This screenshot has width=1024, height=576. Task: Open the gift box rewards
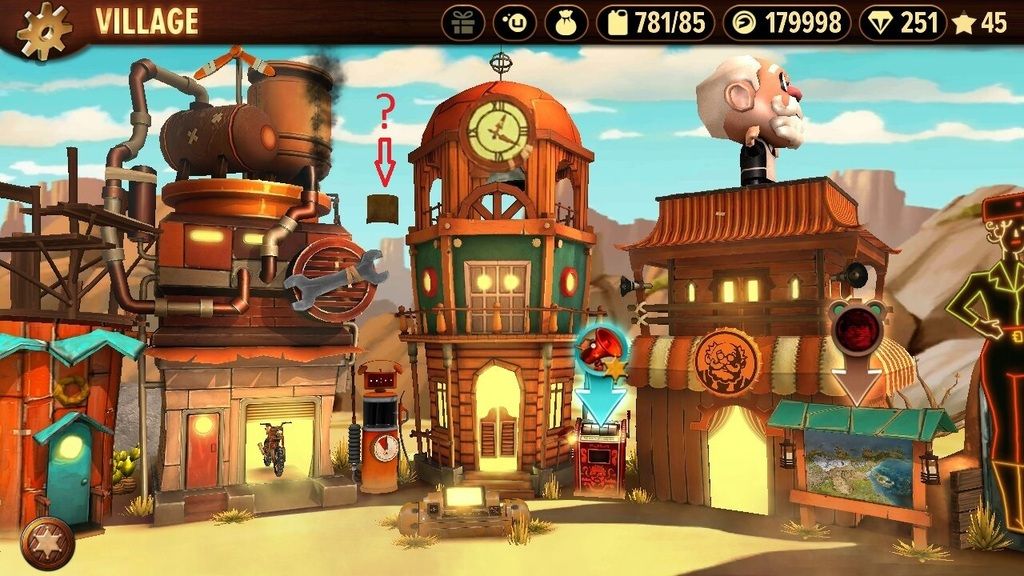[x=463, y=23]
